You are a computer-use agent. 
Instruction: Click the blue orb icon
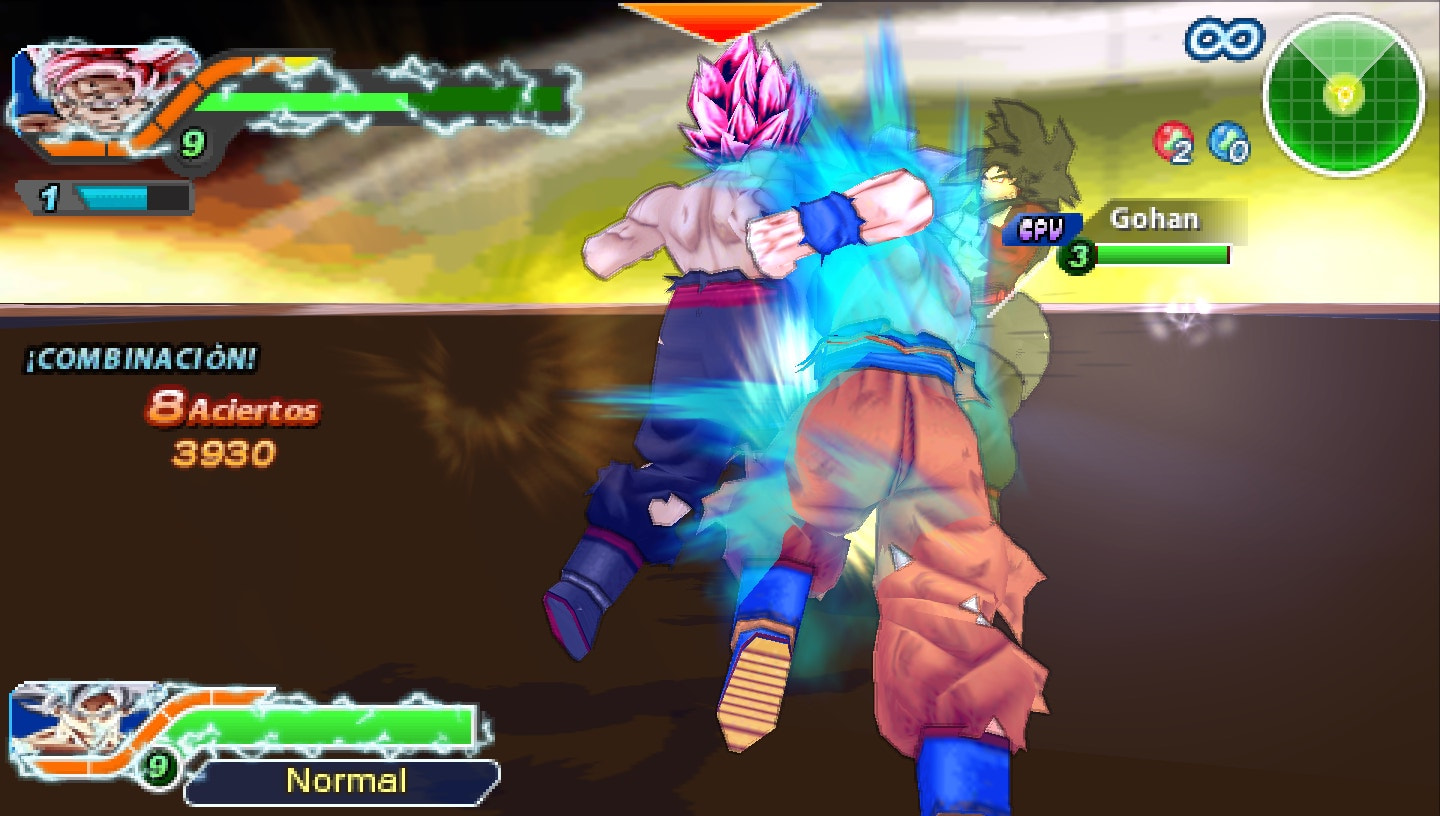1227,142
